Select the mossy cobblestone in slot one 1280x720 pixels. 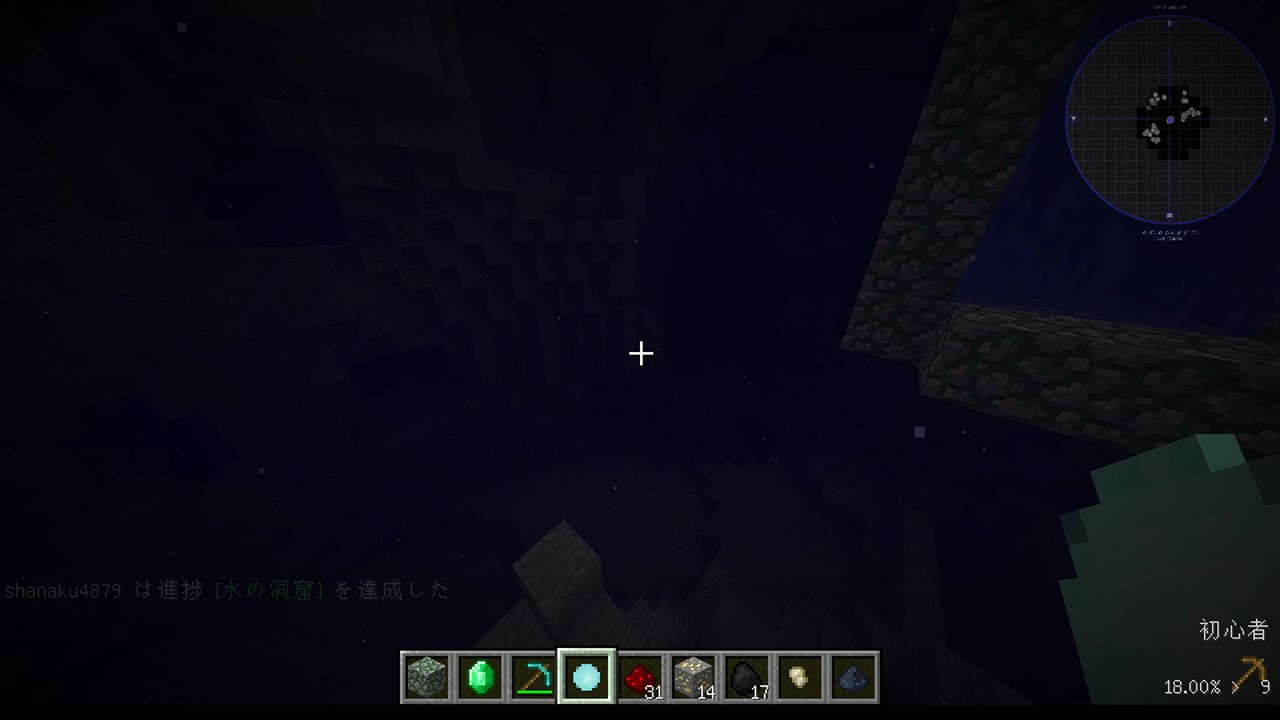pyautogui.click(x=427, y=677)
